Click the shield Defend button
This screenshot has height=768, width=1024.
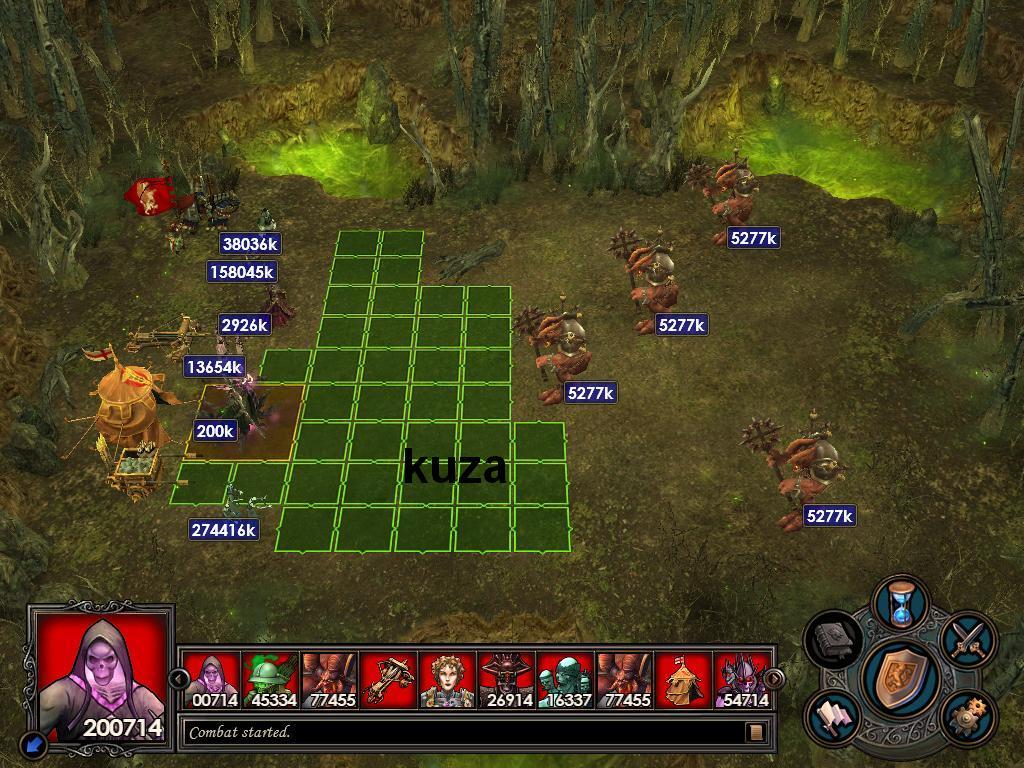899,676
